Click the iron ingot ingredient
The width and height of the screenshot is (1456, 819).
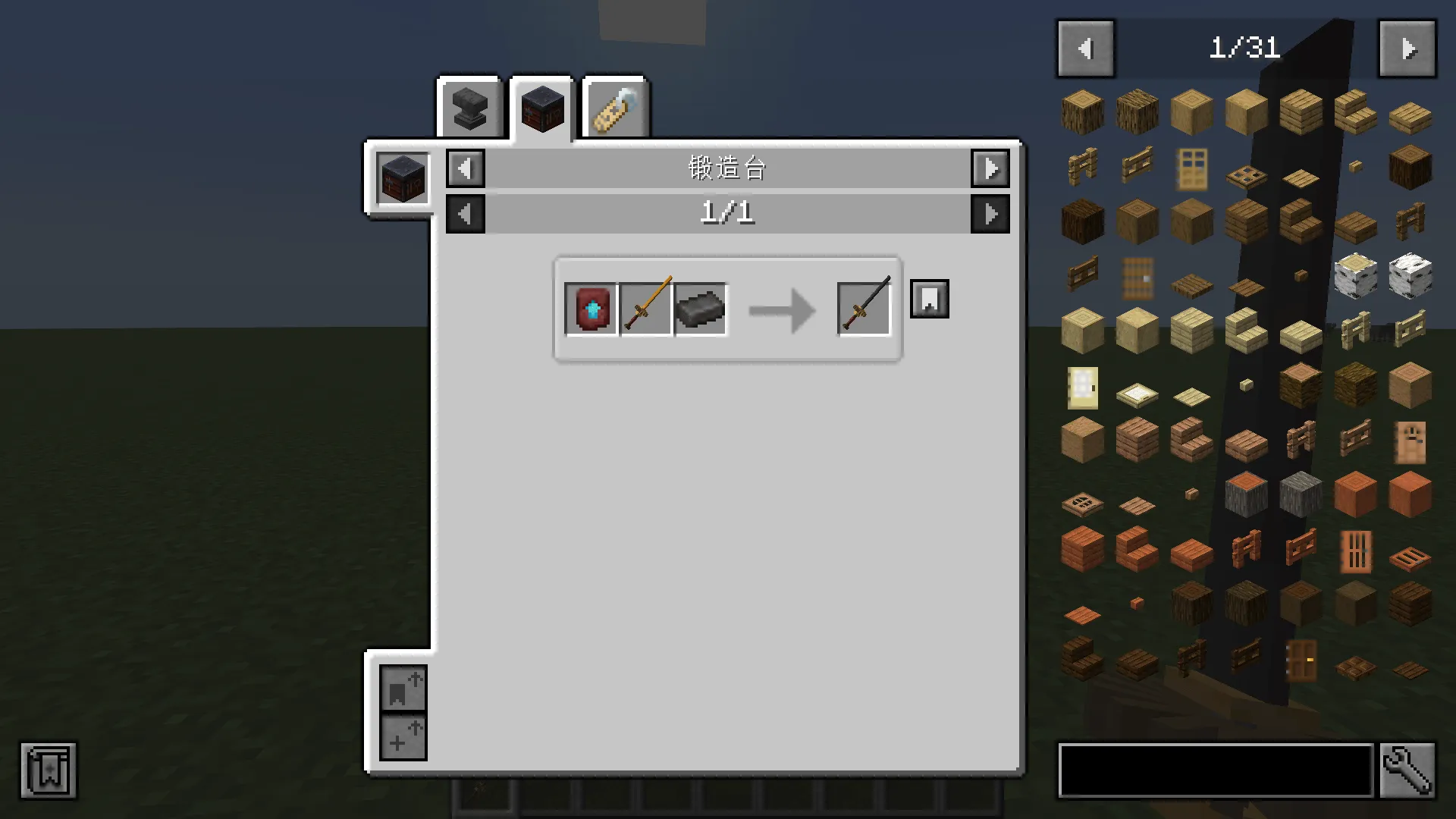point(700,307)
